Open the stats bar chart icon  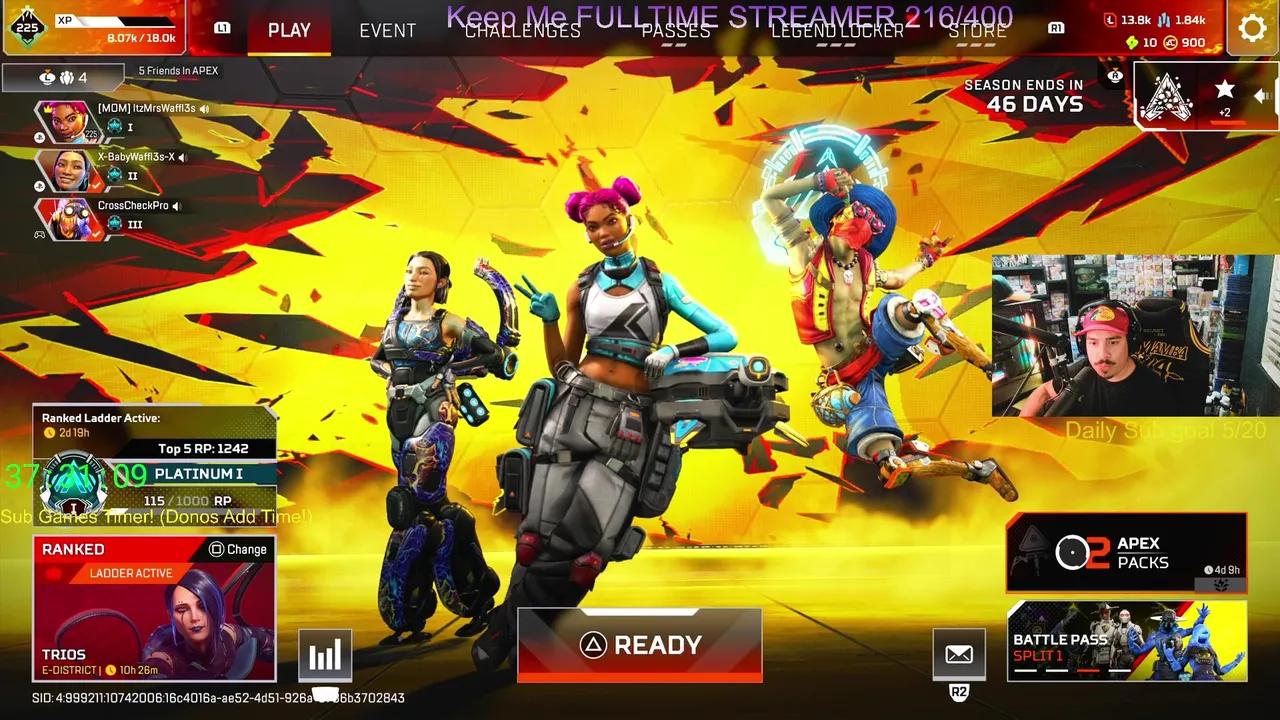tap(325, 654)
